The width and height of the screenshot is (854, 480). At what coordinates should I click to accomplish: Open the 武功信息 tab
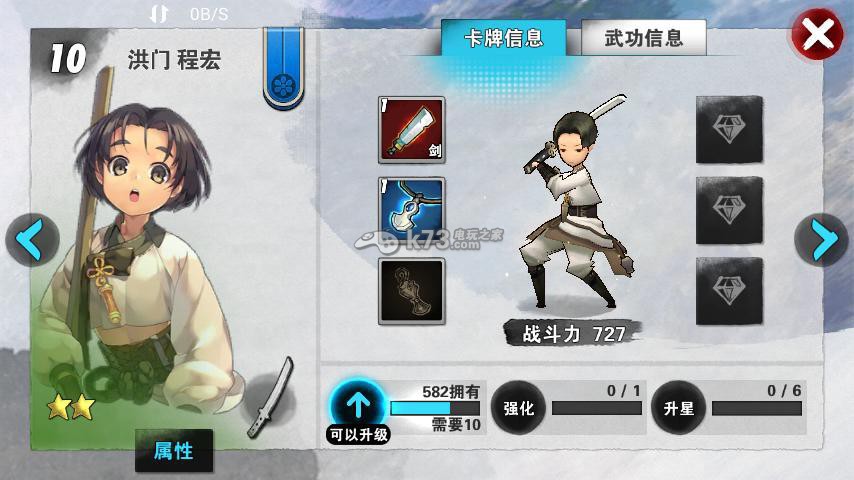pos(644,40)
